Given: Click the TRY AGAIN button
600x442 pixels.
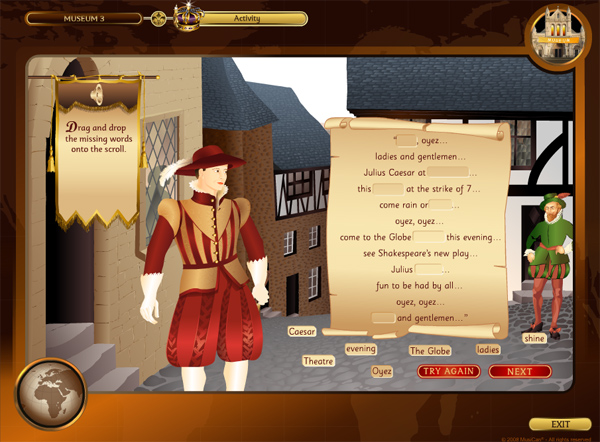Looking at the screenshot, I should click(x=449, y=371).
